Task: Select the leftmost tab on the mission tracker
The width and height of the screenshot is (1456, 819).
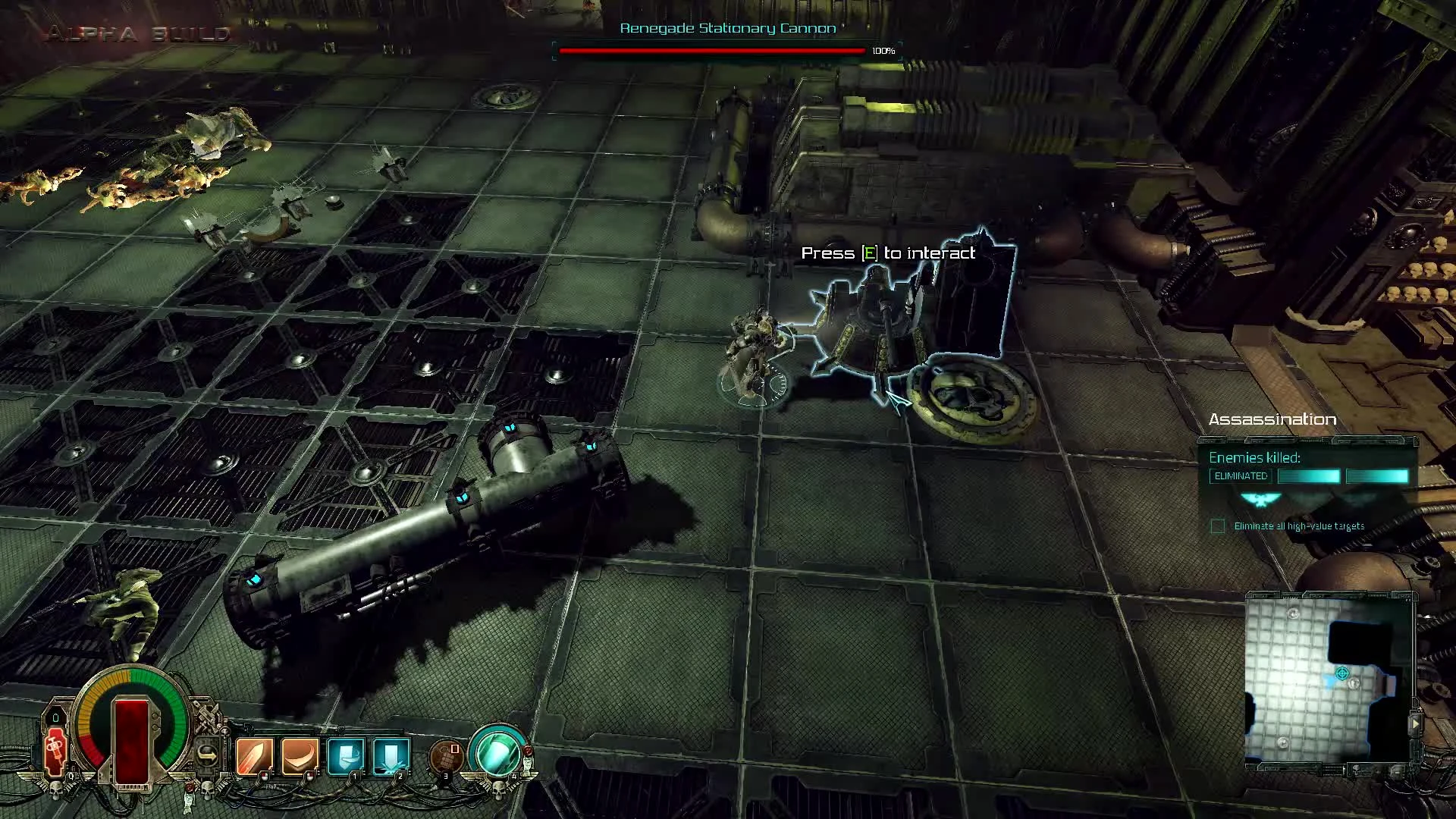Action: click(1213, 441)
